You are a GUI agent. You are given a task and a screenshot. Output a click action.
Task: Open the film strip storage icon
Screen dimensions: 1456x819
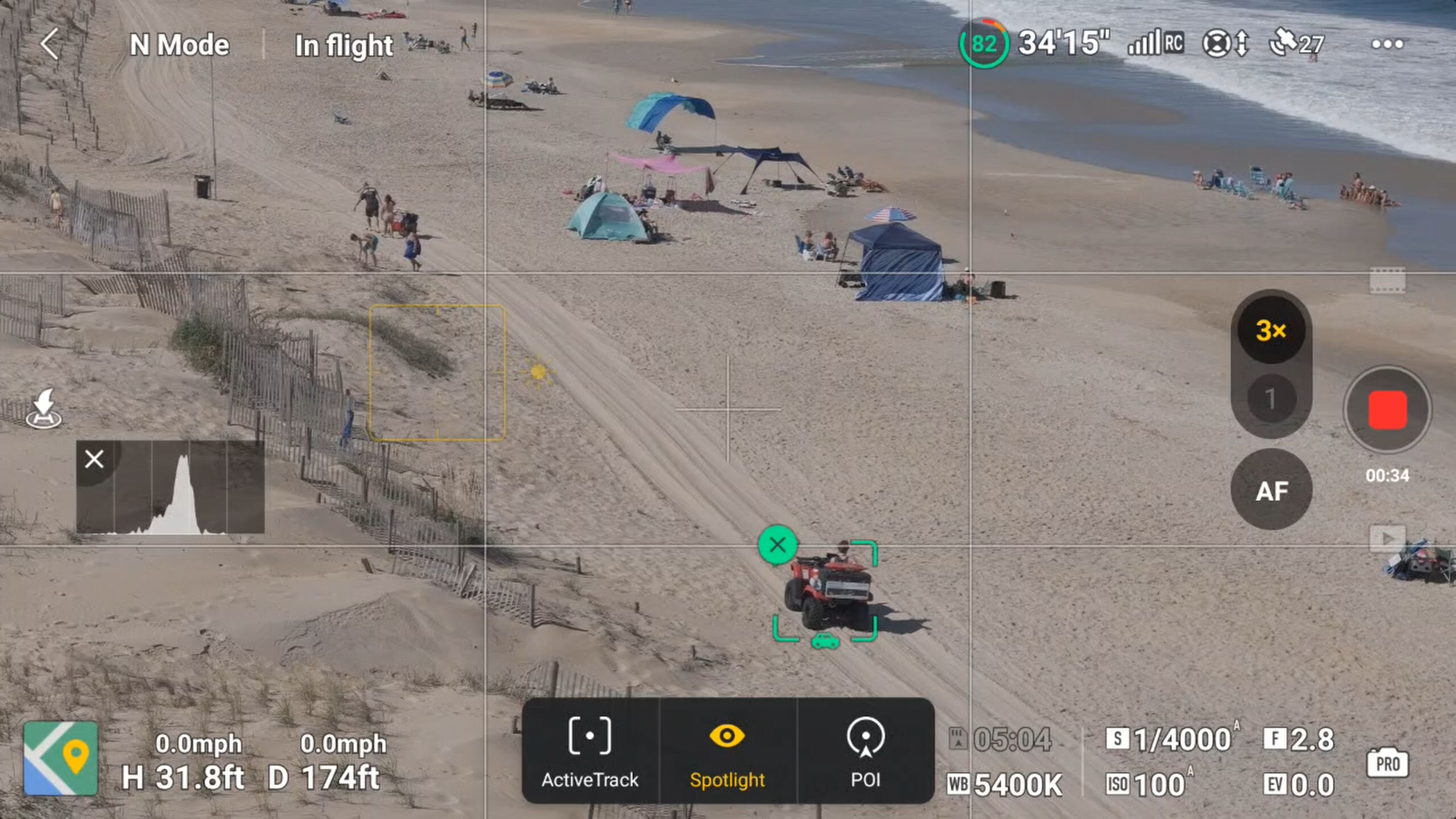pos(1389,280)
